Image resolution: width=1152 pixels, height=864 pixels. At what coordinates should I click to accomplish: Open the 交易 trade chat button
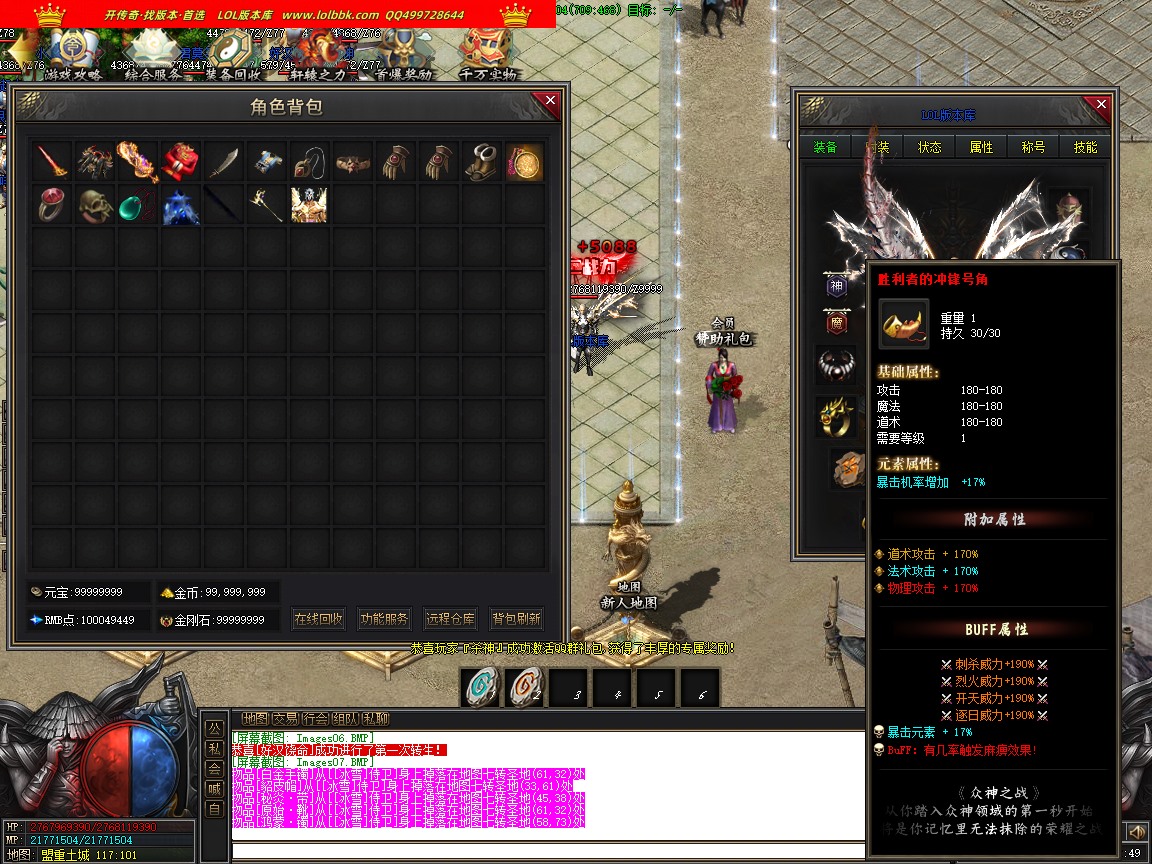click(x=285, y=718)
